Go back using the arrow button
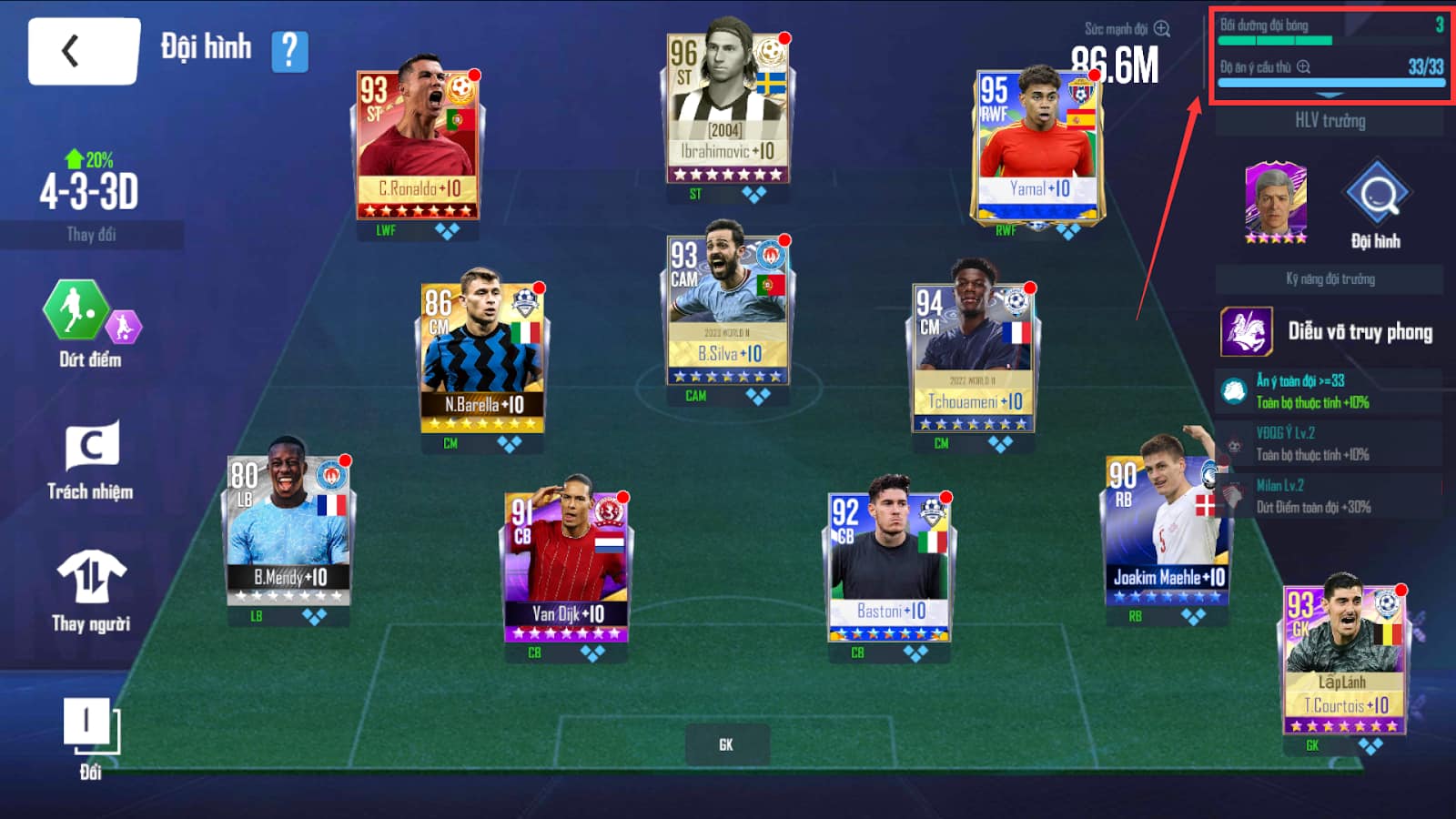Image resolution: width=1456 pixels, height=819 pixels. [x=83, y=52]
